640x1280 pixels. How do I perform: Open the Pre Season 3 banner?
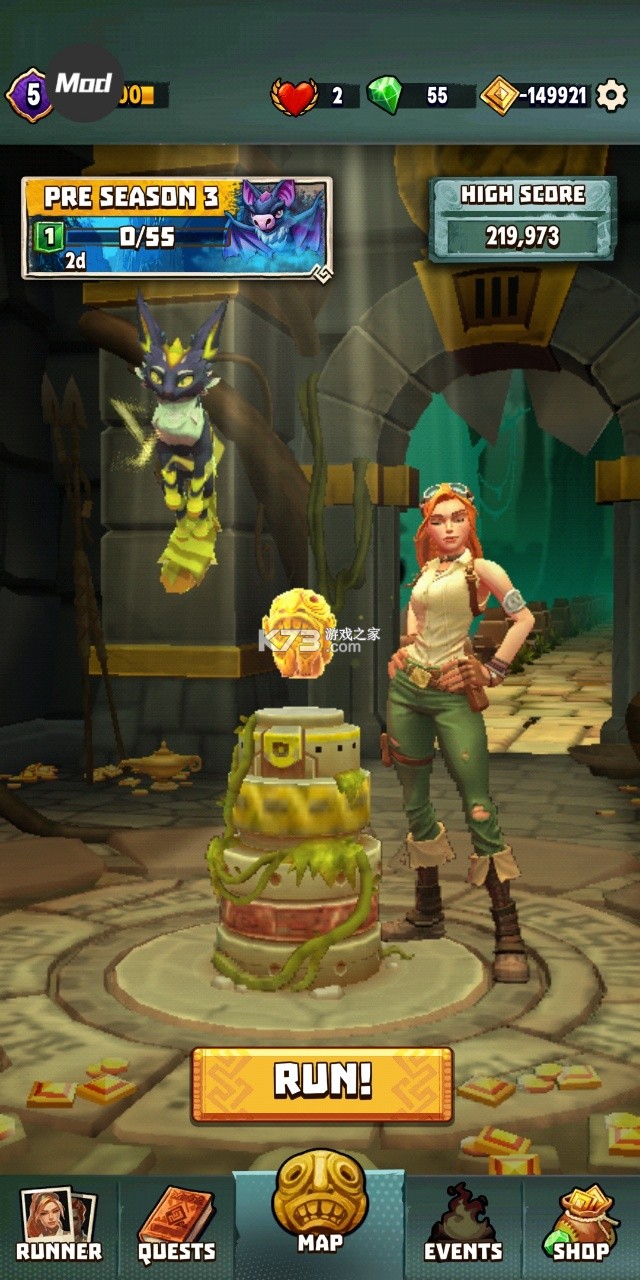177,229
